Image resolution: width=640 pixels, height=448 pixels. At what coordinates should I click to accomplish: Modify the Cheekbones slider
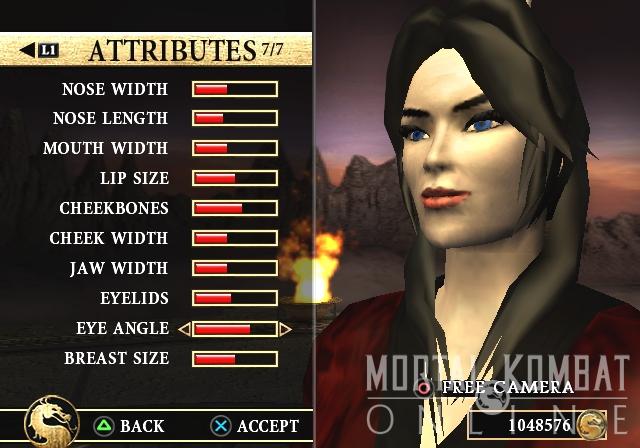point(235,209)
